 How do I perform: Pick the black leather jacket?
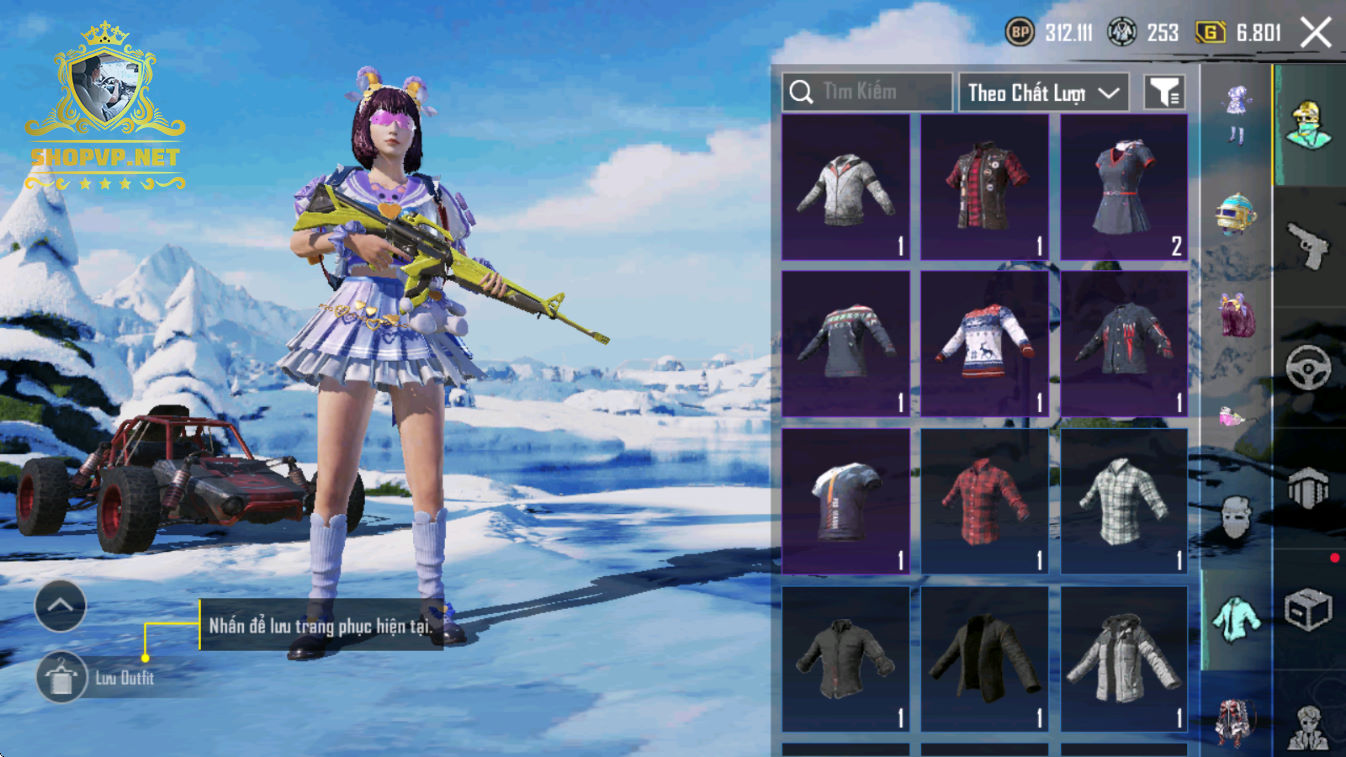984,658
